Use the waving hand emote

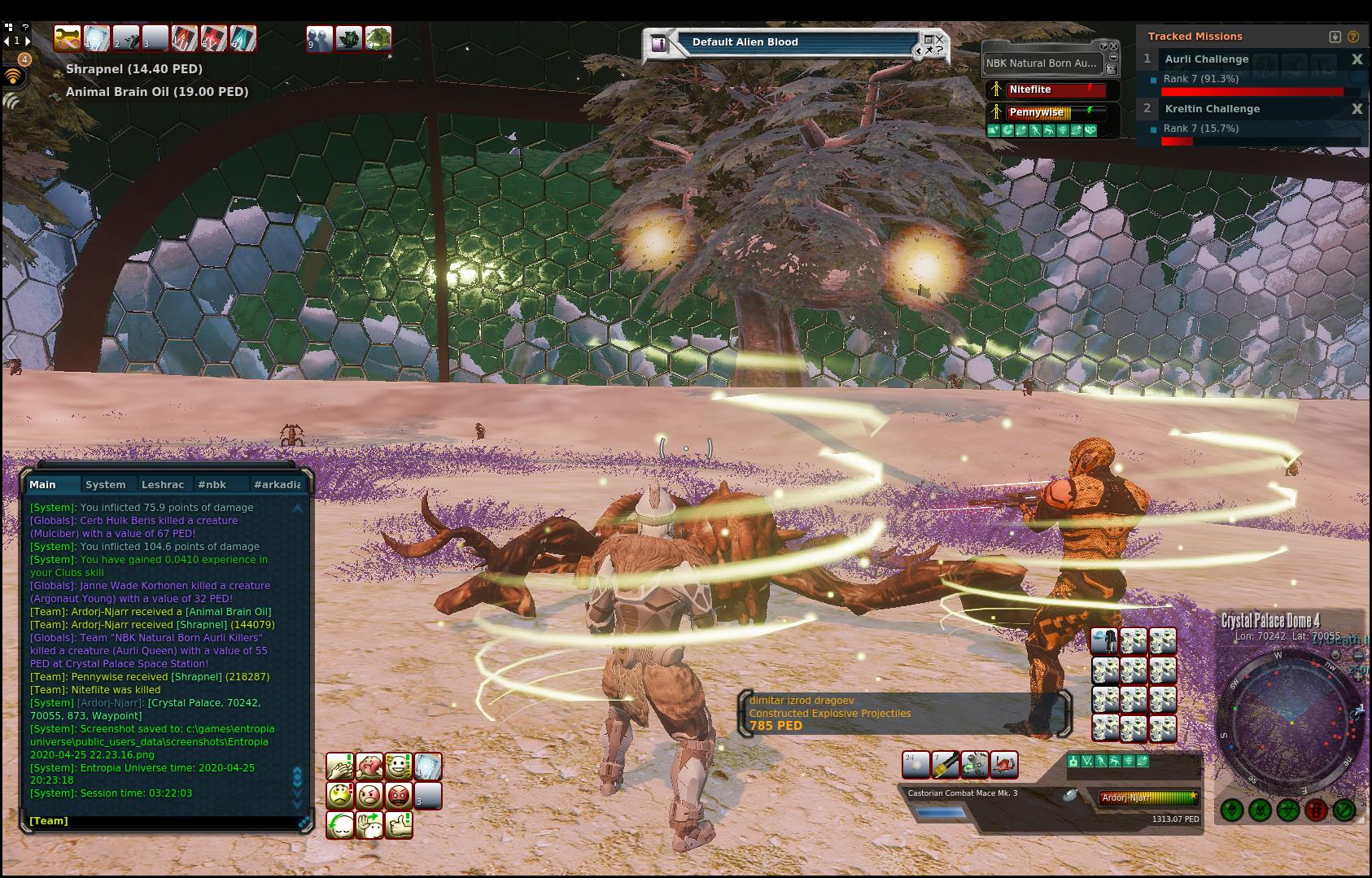369,824
